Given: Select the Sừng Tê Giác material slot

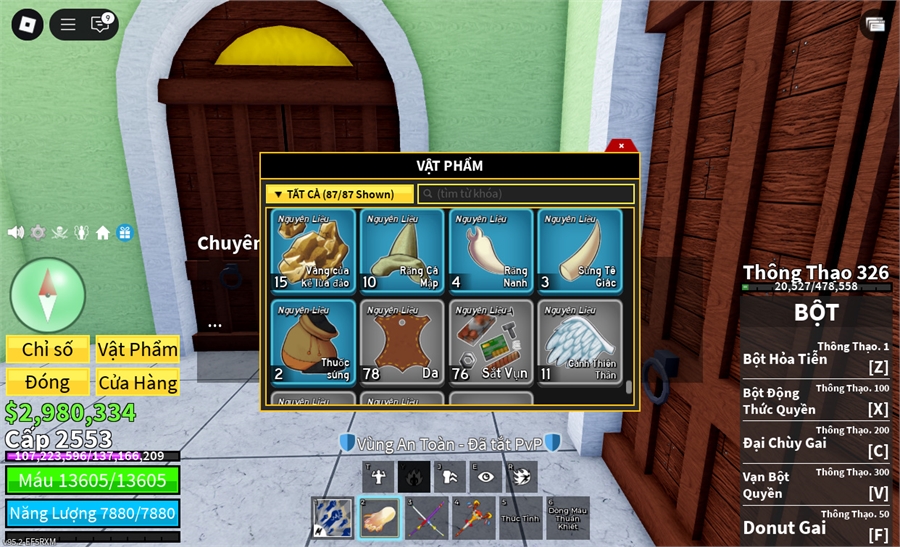Looking at the screenshot, I should click(579, 250).
